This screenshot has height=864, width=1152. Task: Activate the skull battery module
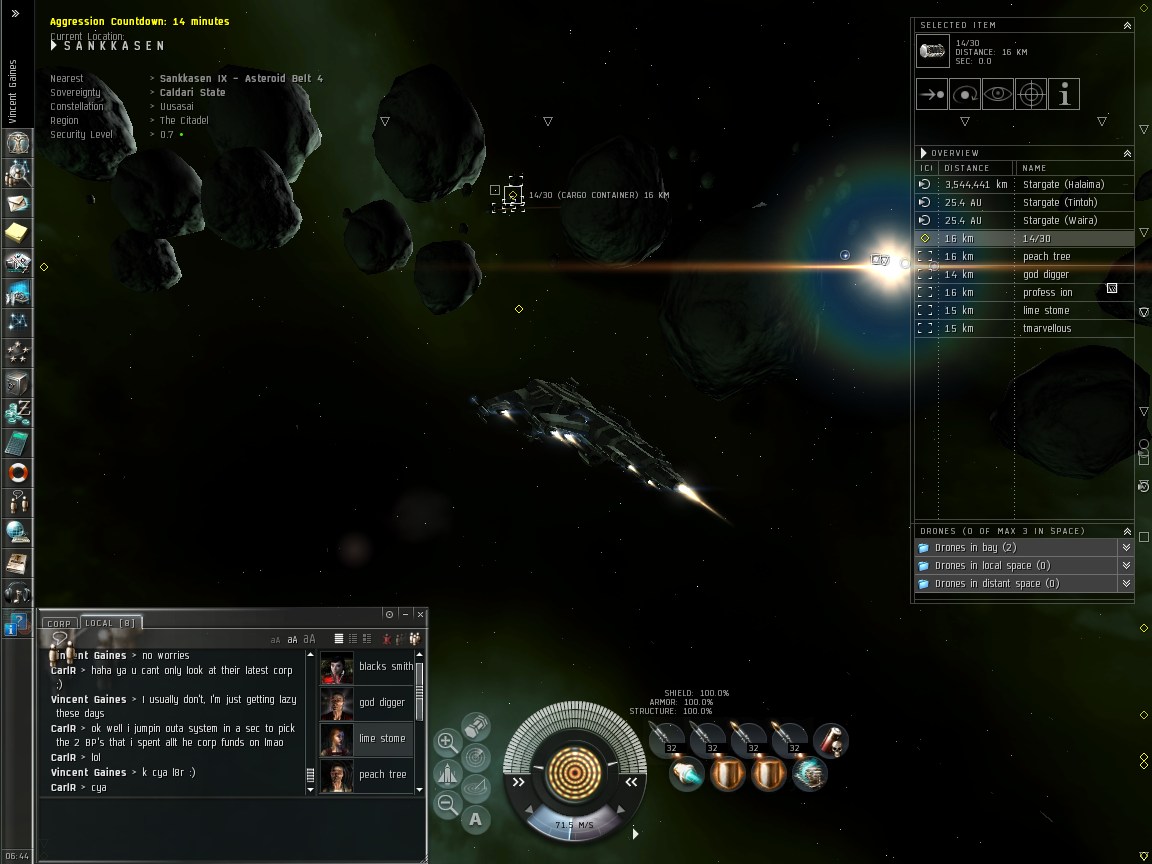(x=830, y=741)
